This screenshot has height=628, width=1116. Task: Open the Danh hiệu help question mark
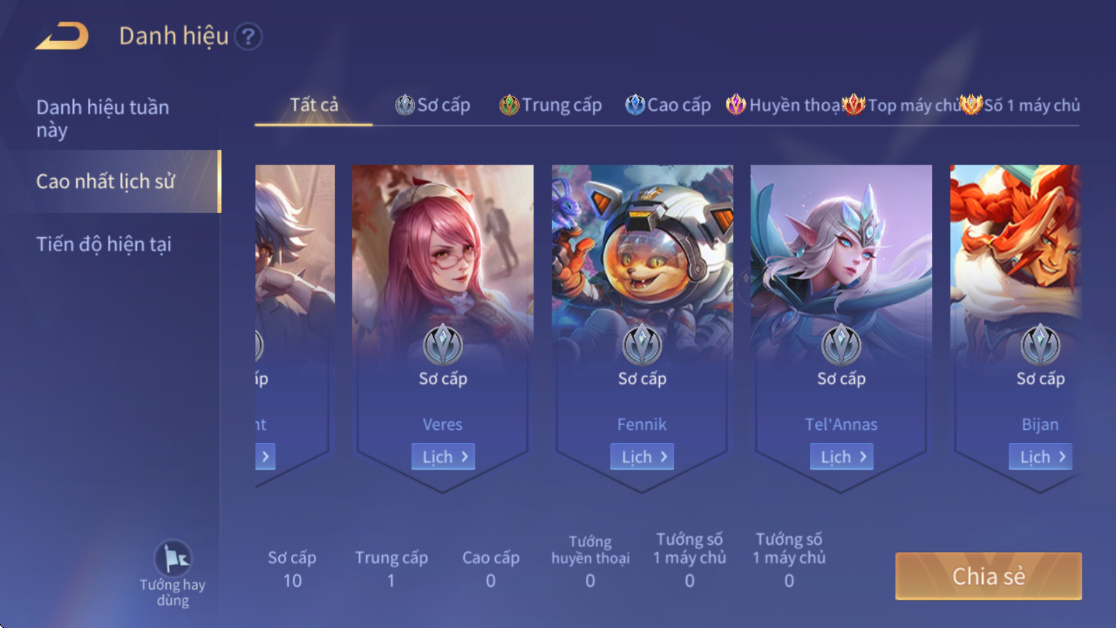[x=248, y=37]
